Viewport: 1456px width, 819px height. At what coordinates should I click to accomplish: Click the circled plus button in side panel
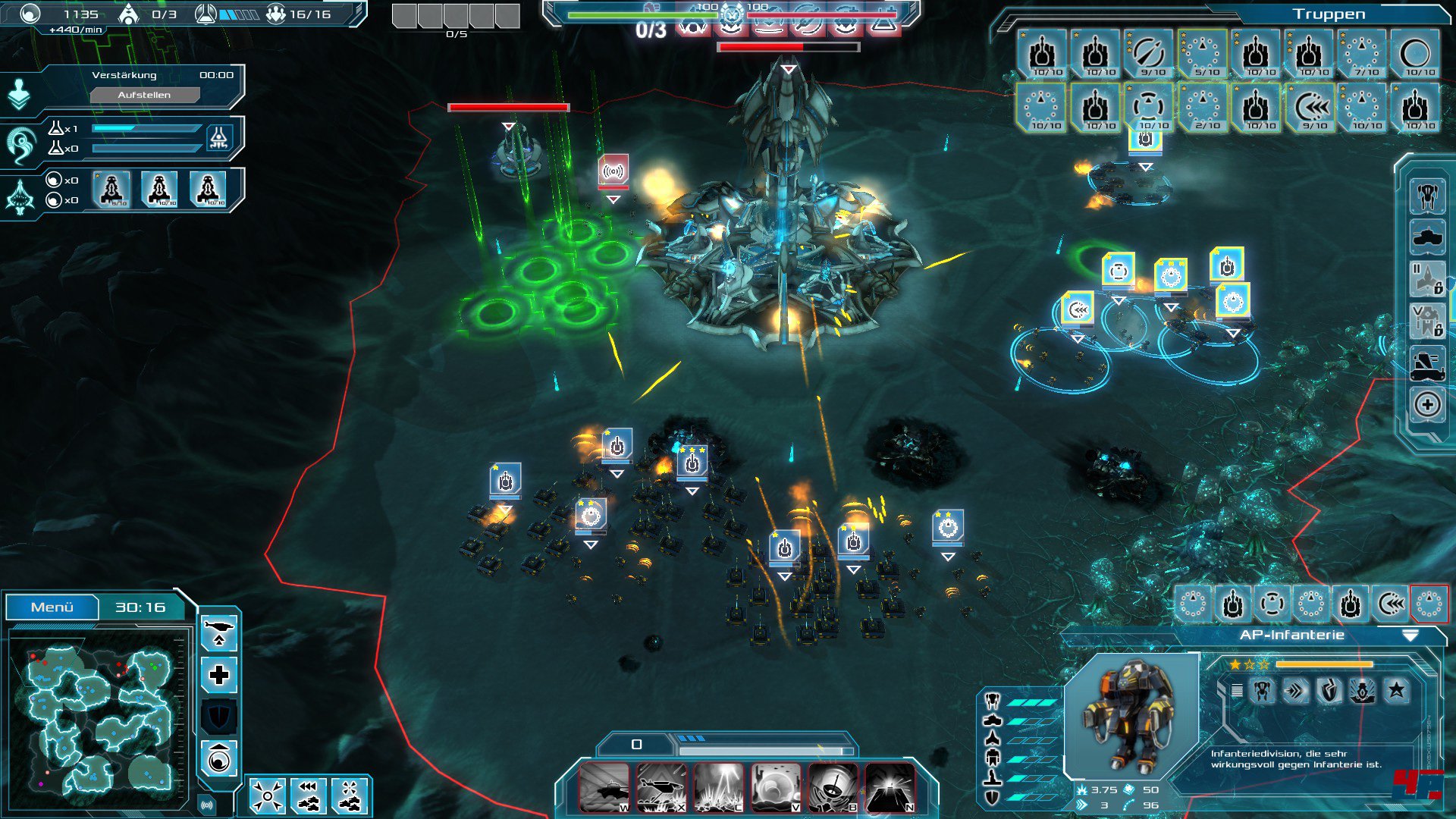(x=1427, y=405)
